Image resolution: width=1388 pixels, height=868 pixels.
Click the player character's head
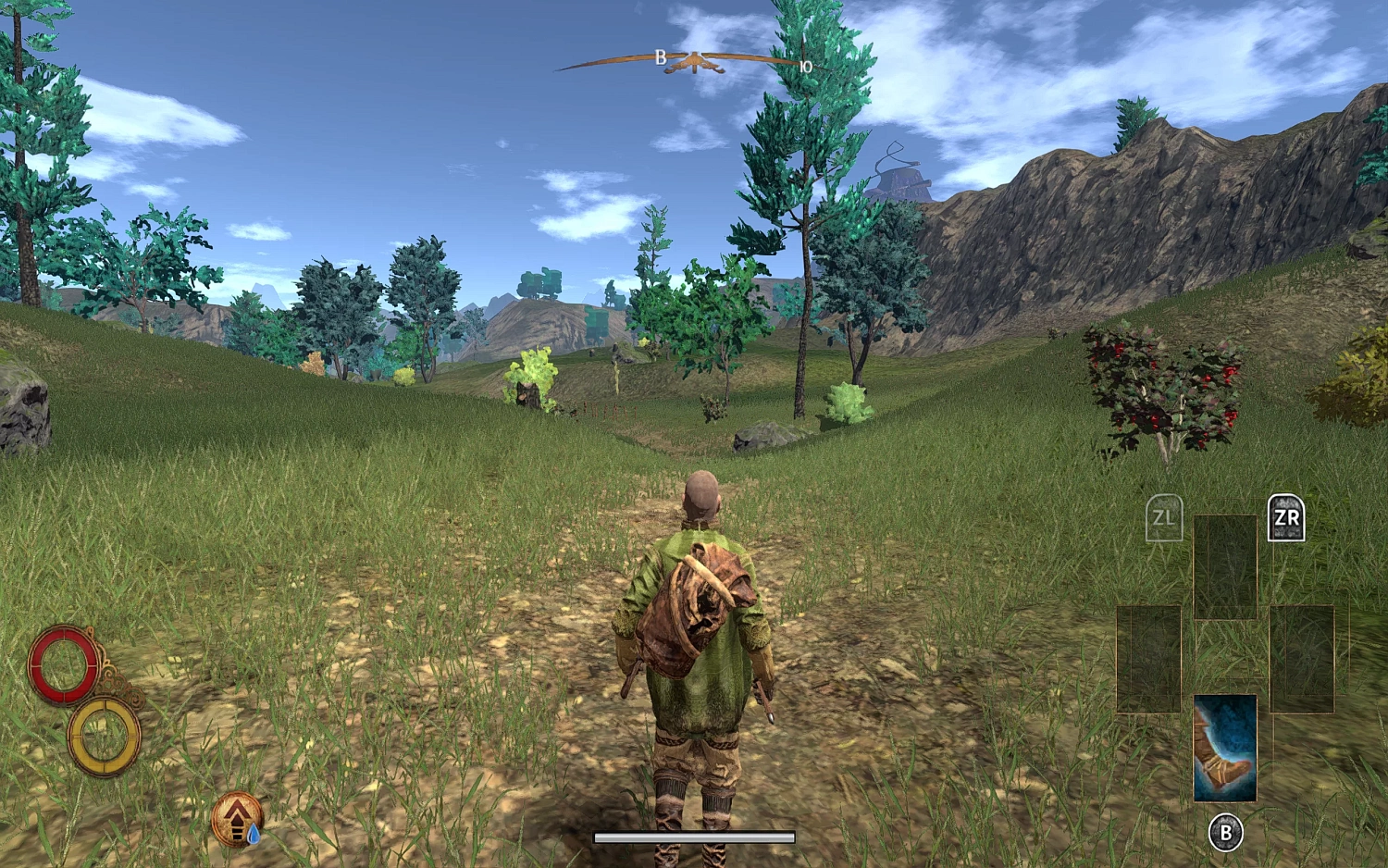pos(700,492)
